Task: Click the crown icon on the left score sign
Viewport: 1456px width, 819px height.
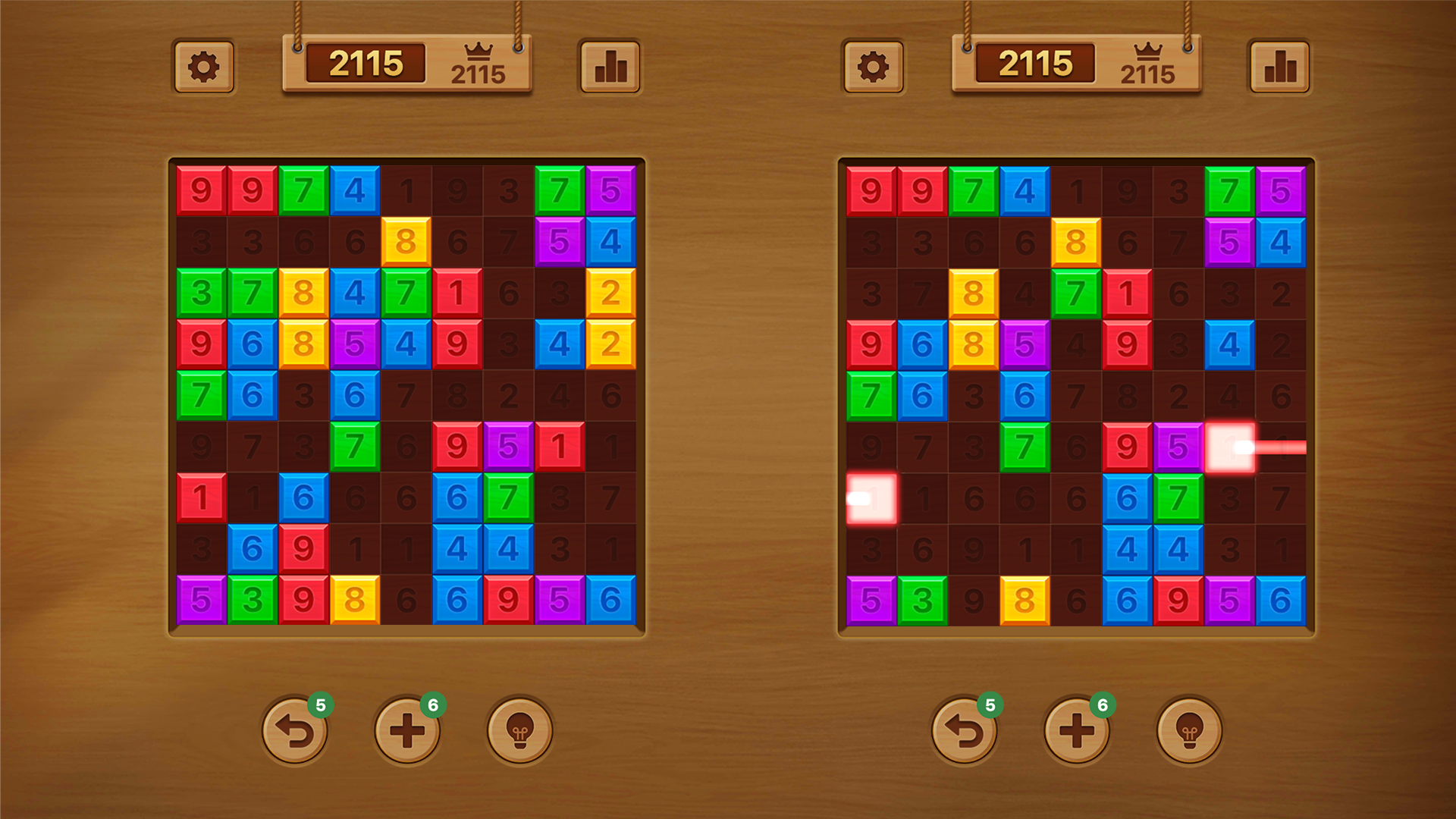Action: [x=478, y=51]
